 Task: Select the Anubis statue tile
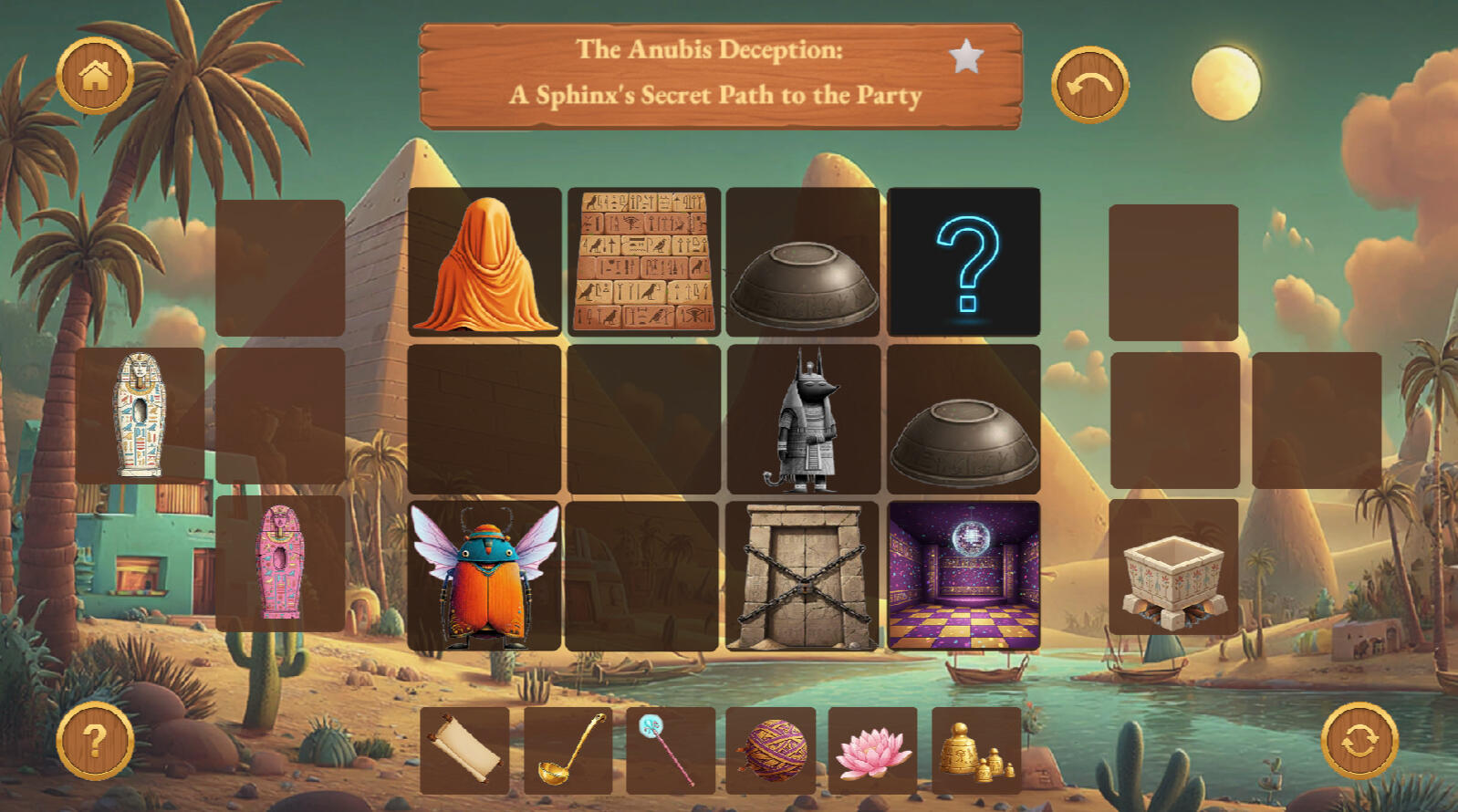point(804,420)
